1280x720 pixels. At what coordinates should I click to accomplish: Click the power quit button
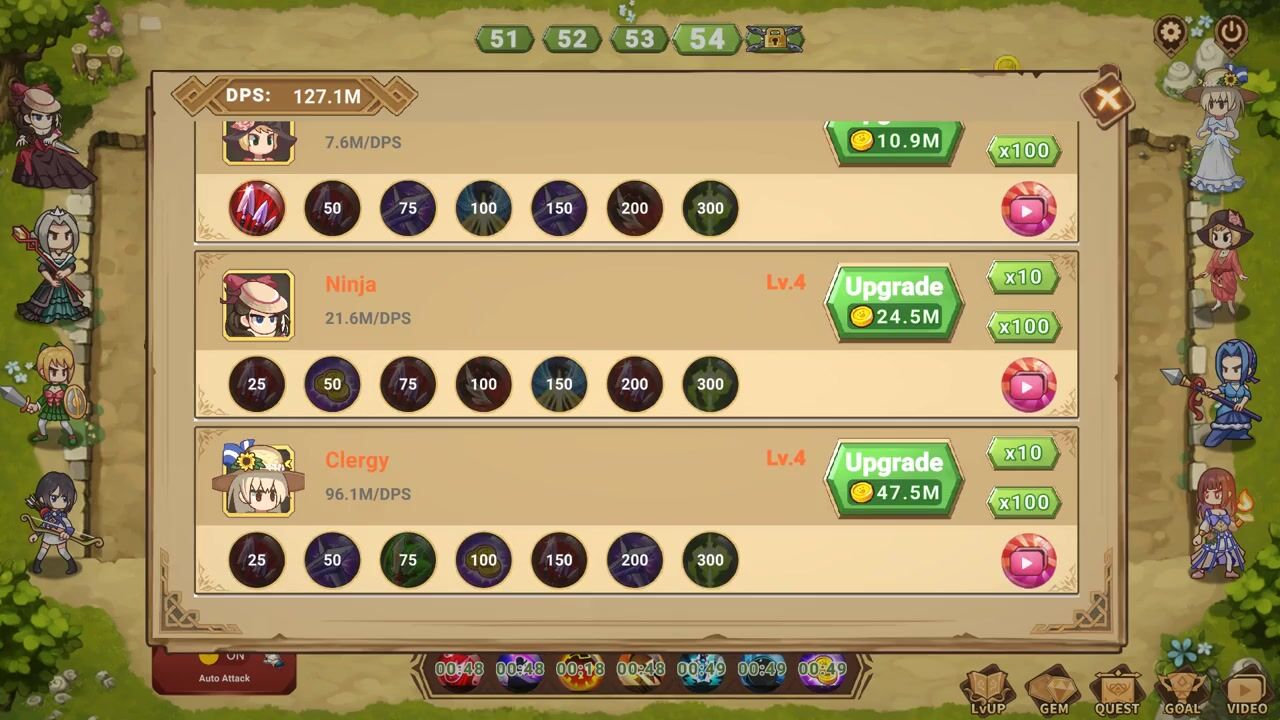click(x=1231, y=33)
